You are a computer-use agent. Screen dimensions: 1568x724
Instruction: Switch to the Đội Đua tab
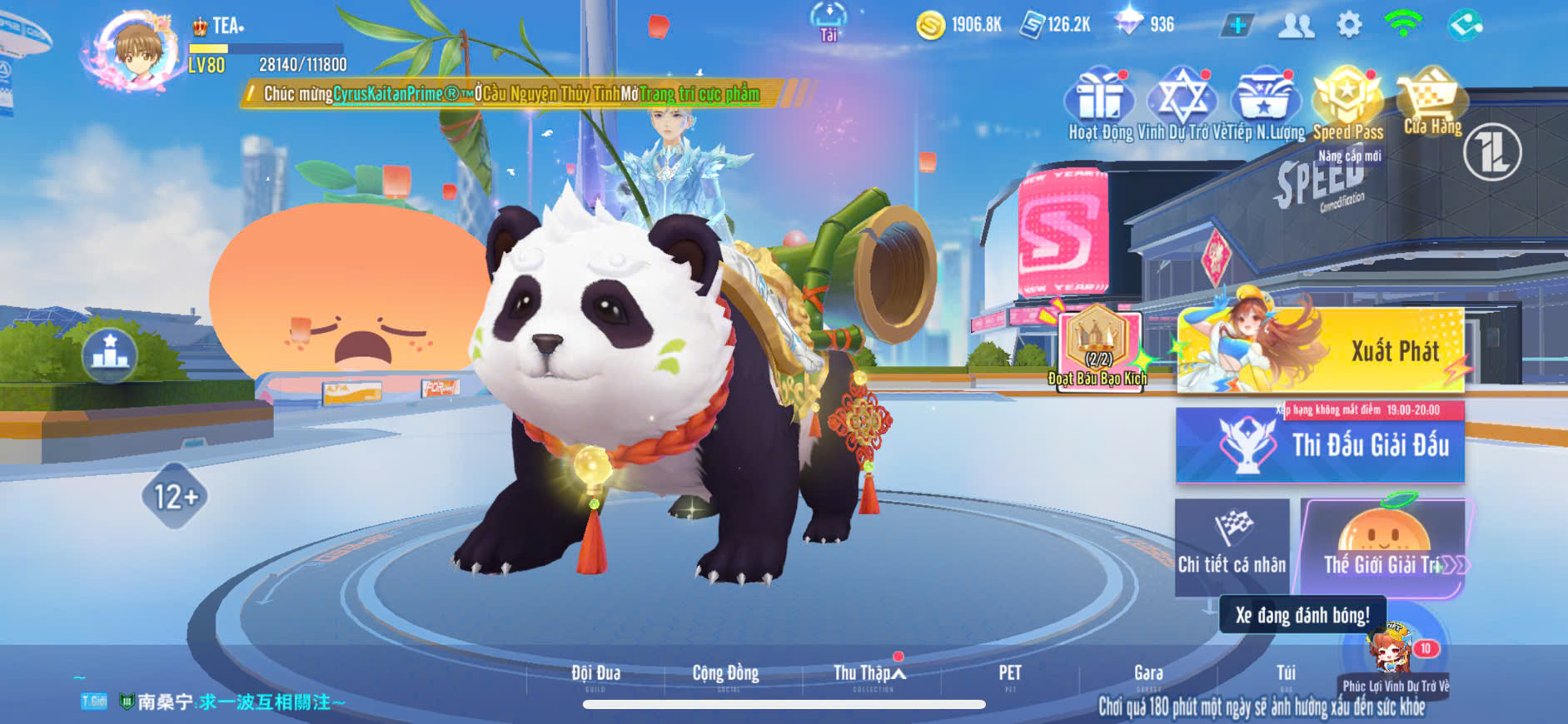[x=595, y=675]
